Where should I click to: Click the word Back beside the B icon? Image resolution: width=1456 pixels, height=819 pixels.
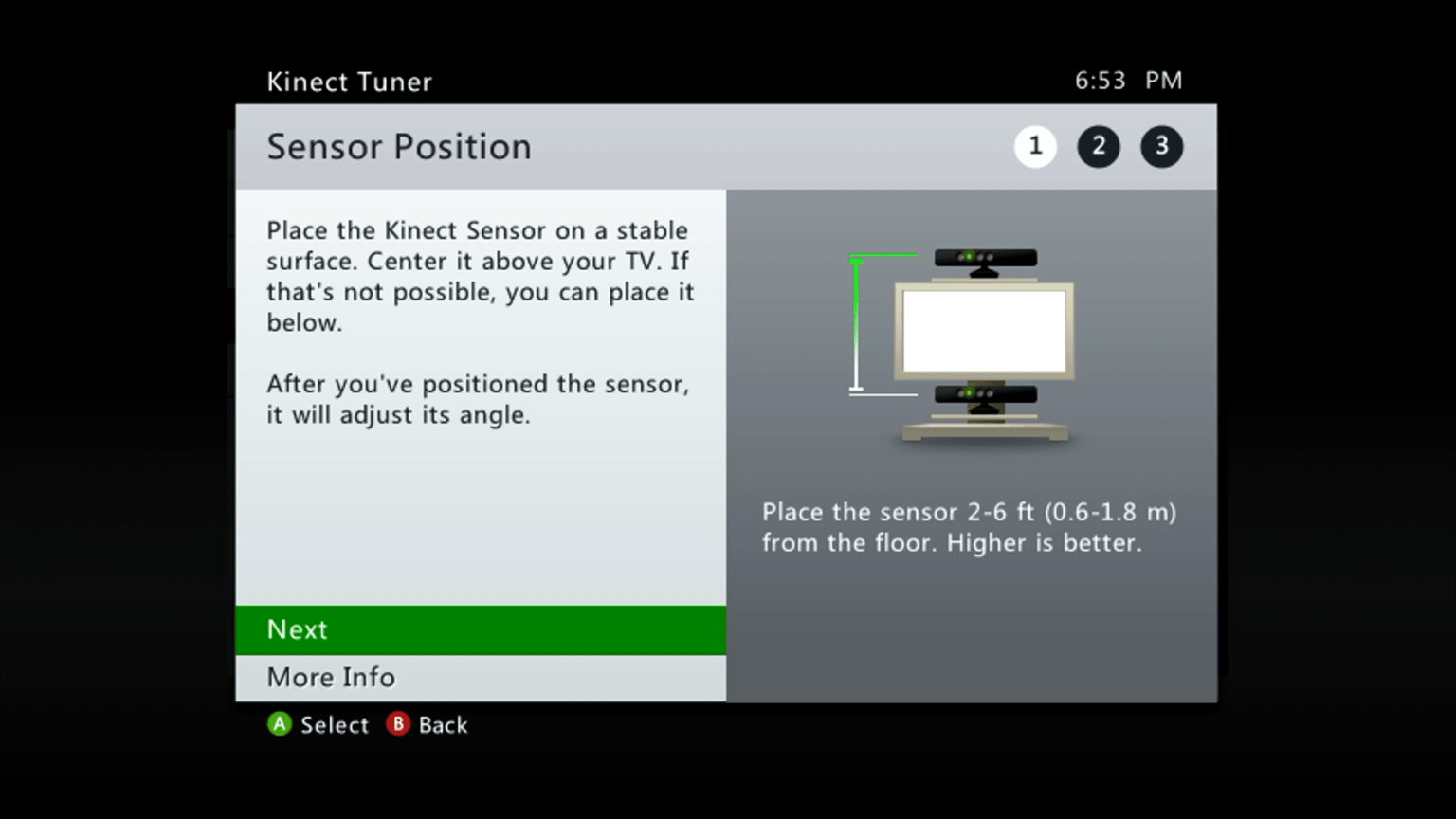[443, 725]
